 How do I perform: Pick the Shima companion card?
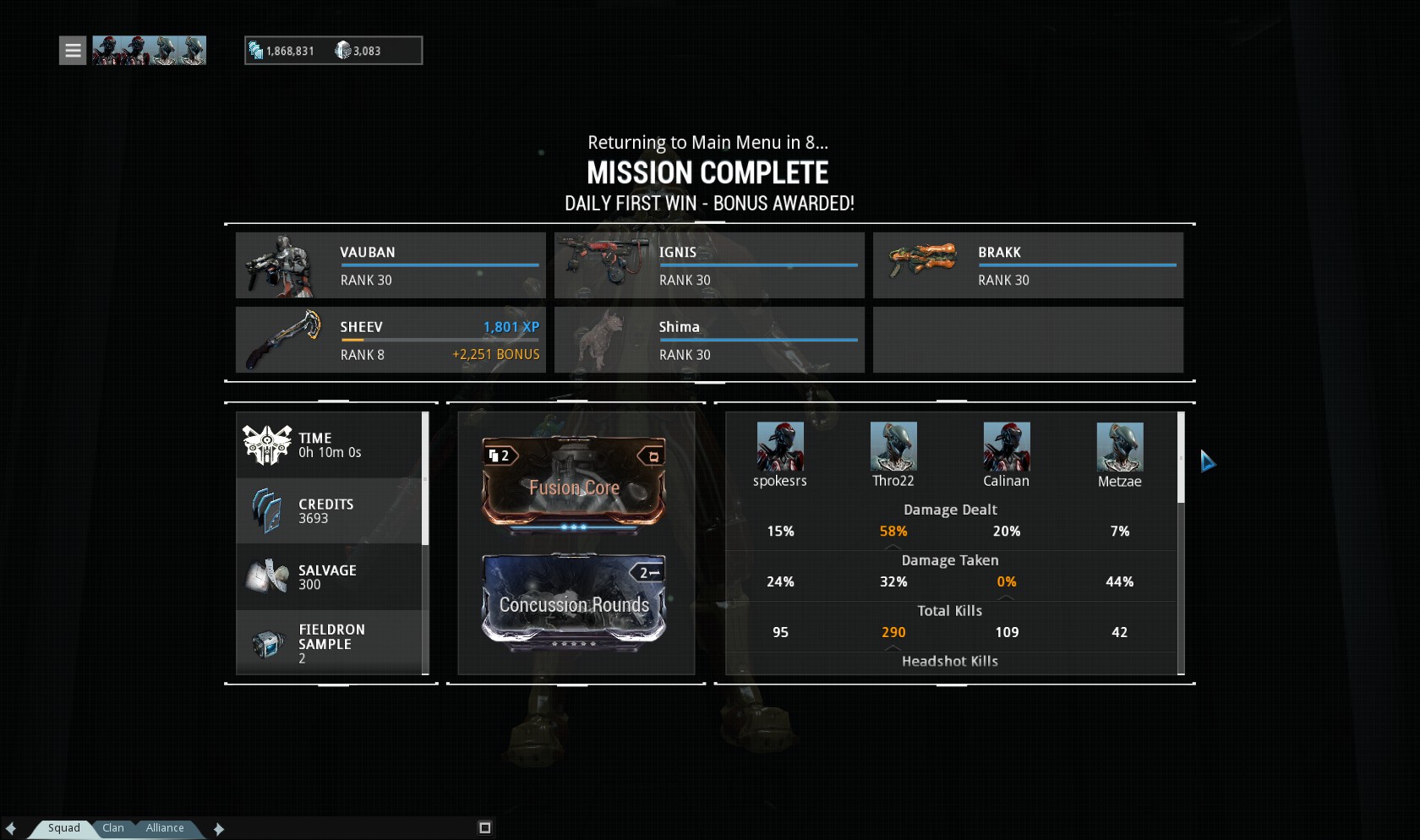[x=709, y=340]
